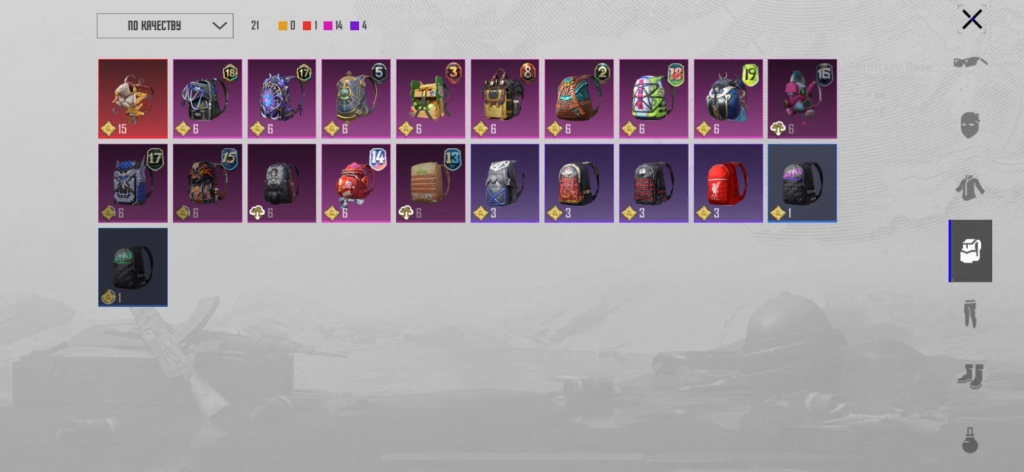Choose the red backpack with badge 14
1024x472 pixels.
coord(356,183)
